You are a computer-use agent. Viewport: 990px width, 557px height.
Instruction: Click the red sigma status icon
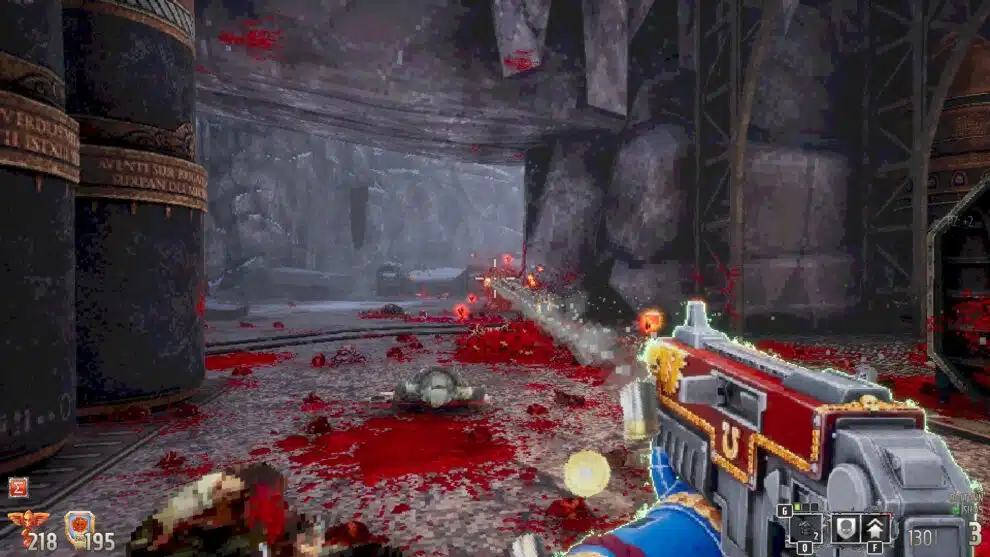tap(17, 487)
